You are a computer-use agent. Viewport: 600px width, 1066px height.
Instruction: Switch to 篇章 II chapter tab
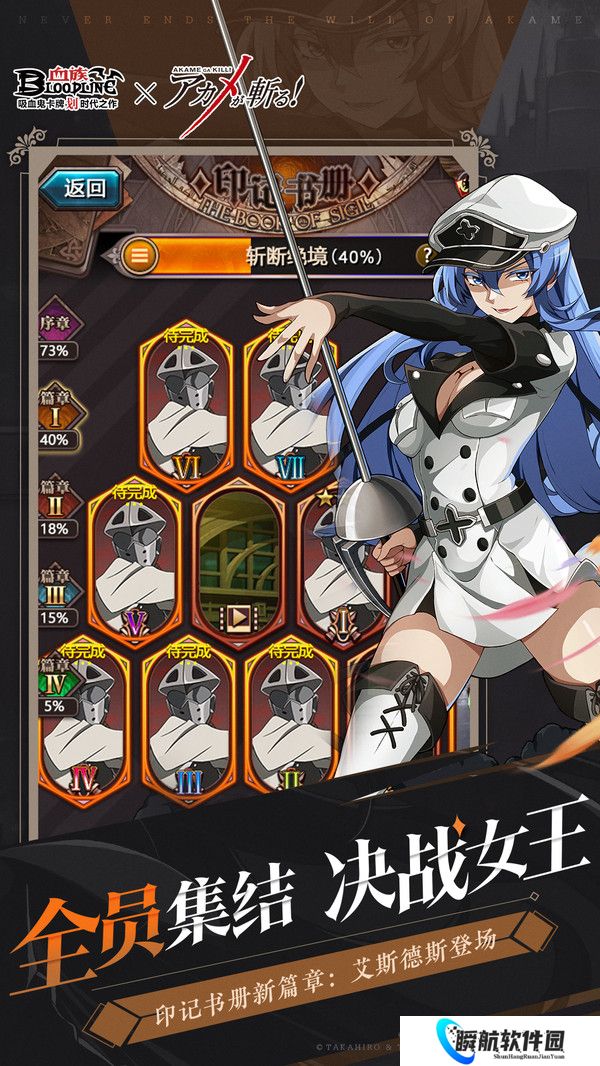(x=55, y=506)
